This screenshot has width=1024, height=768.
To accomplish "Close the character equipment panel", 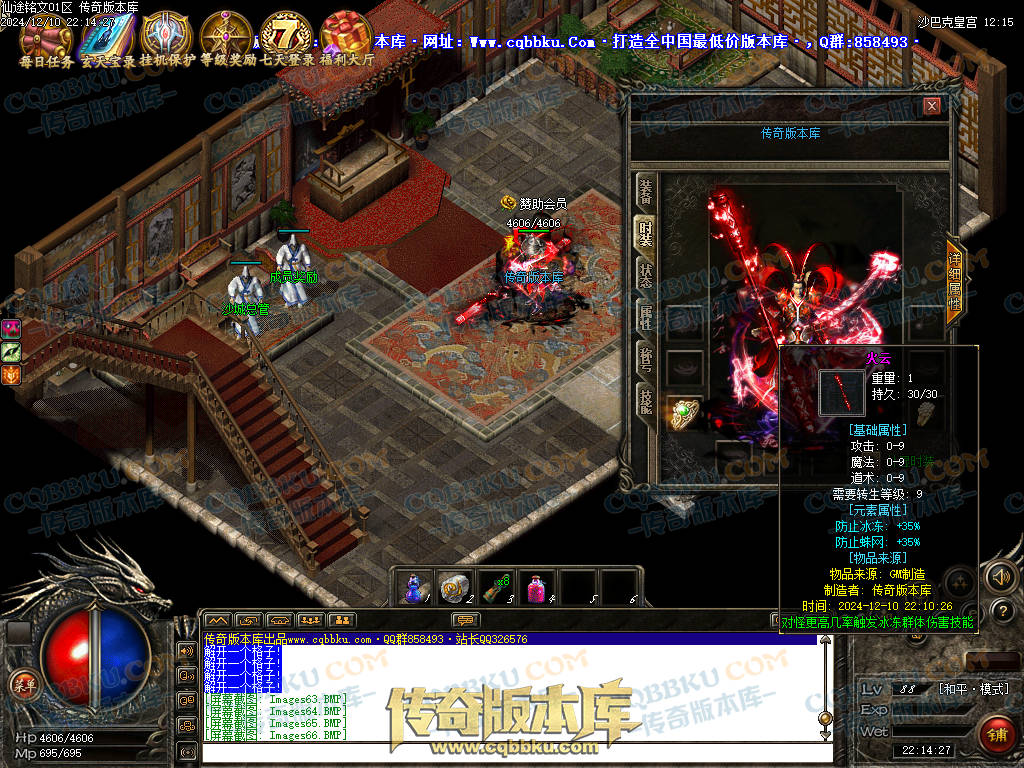I will point(932,106).
